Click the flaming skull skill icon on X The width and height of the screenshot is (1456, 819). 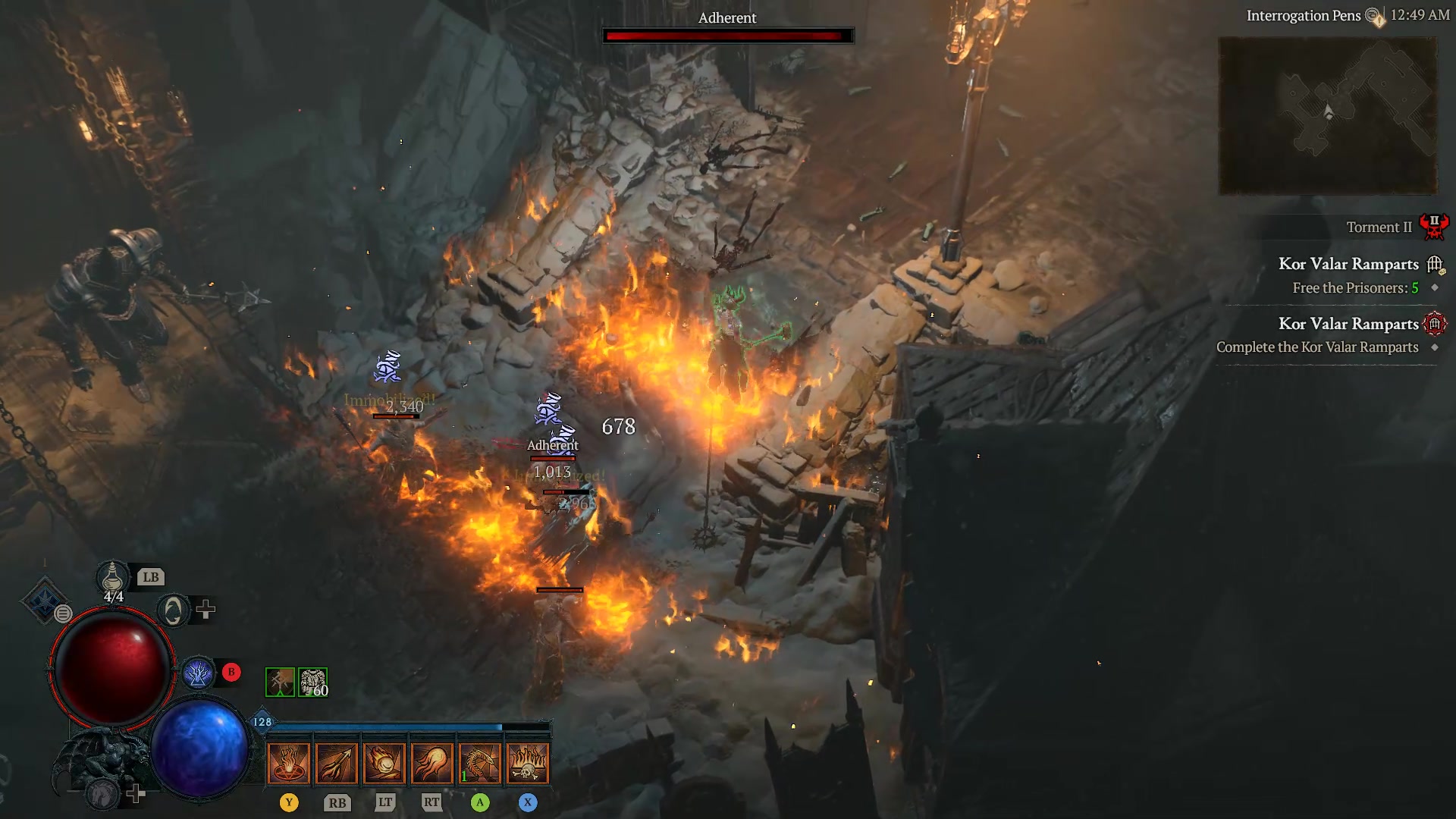(528, 764)
